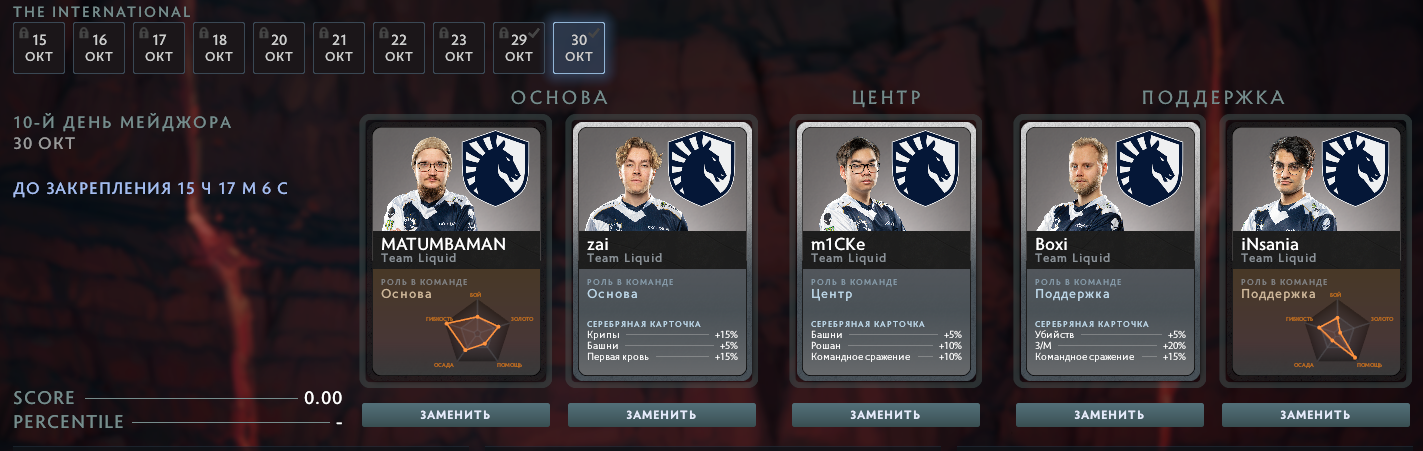Replace iNsania with the ЗАМЕНИТЬ button

(x=1316, y=415)
